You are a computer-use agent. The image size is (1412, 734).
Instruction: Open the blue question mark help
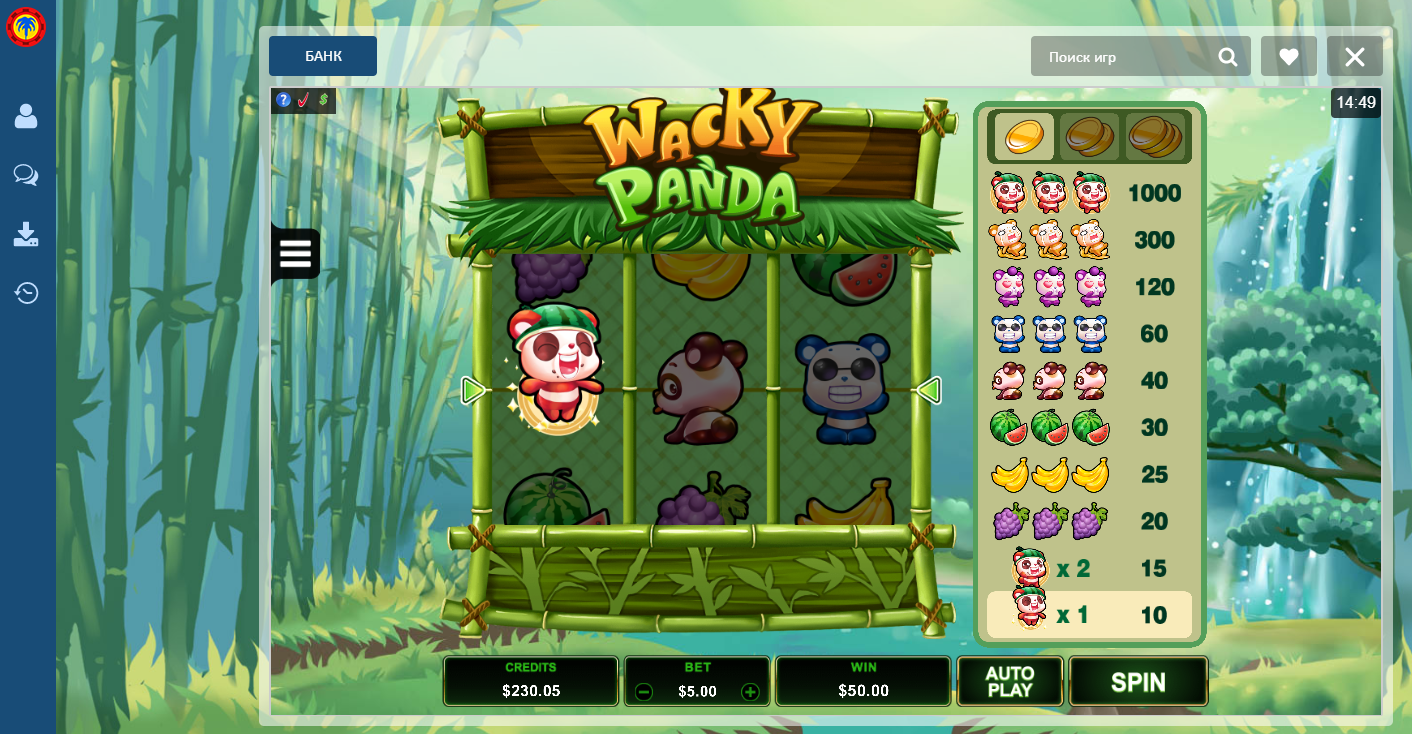[284, 100]
